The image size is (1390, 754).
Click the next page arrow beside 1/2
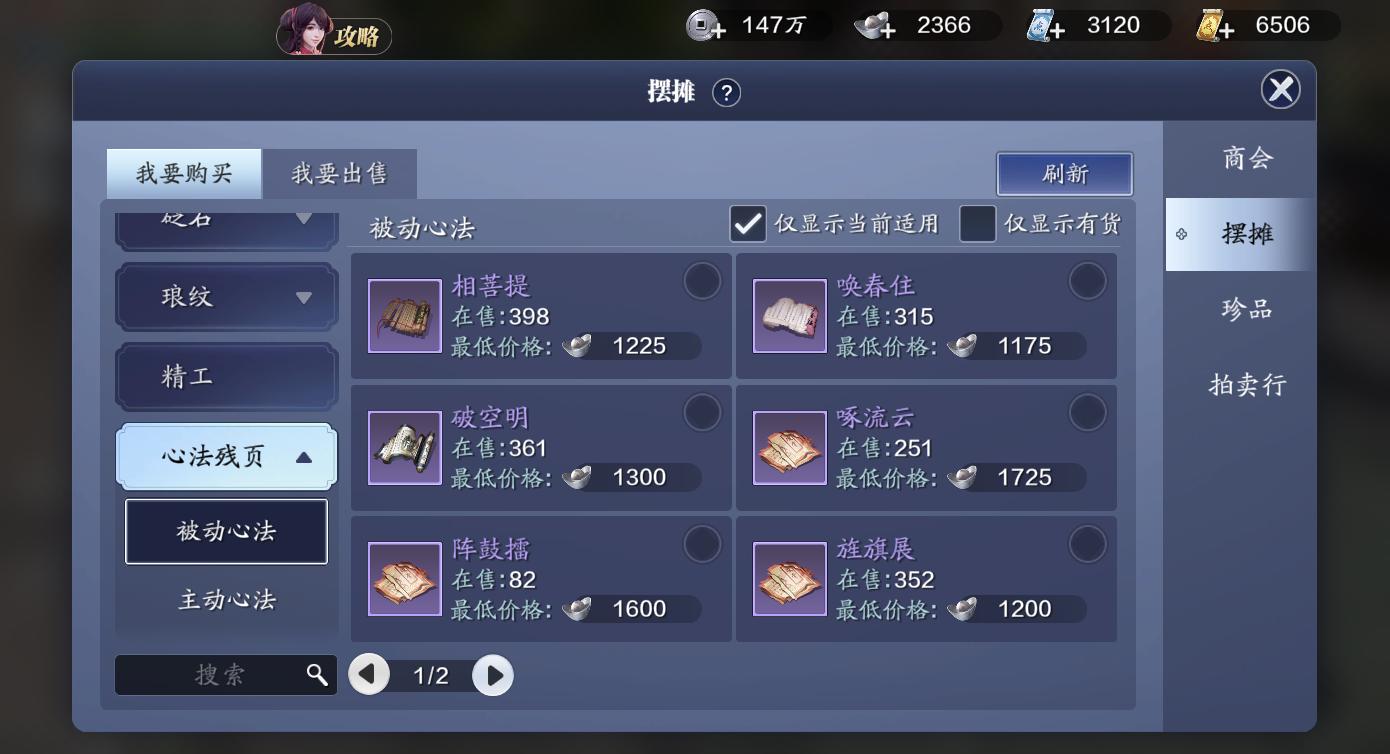coord(492,674)
